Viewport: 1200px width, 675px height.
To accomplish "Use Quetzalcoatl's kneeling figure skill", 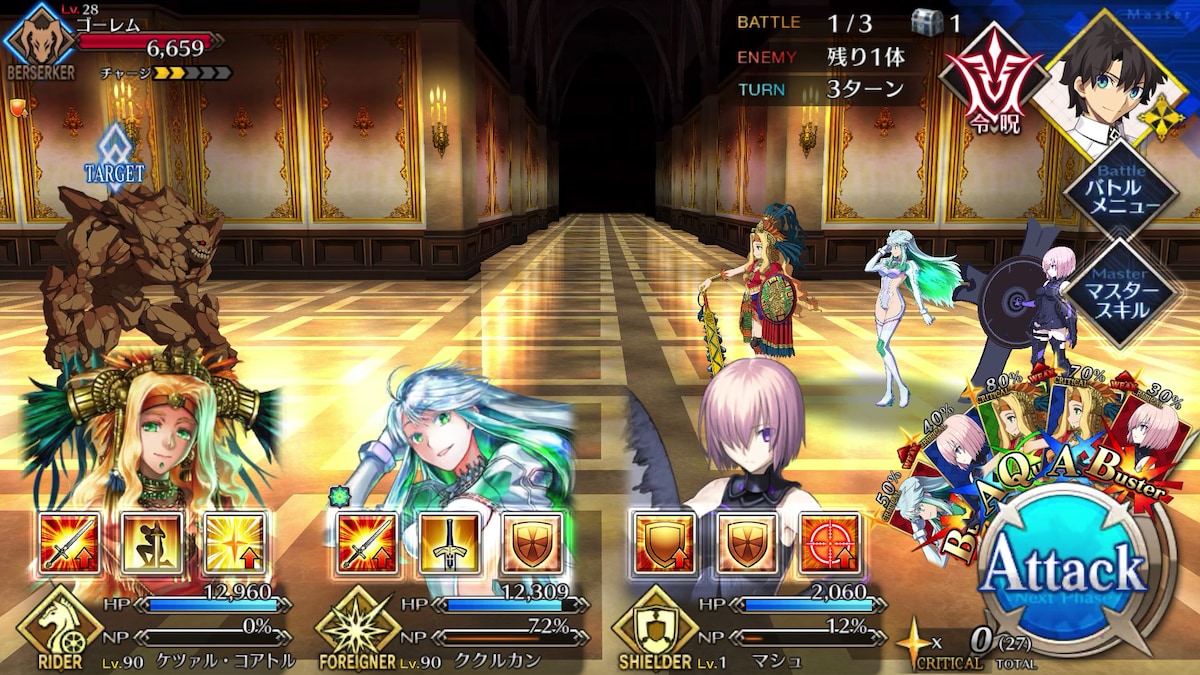I will coord(152,545).
